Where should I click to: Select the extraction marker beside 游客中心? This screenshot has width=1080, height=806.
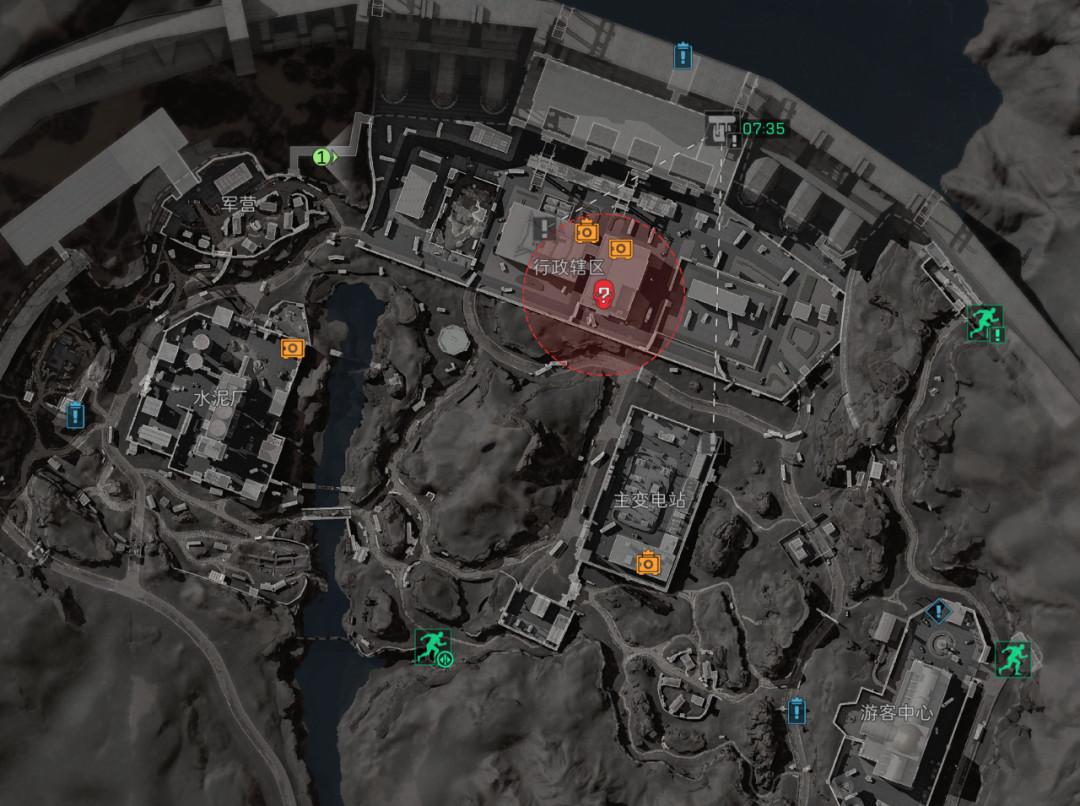[x=1012, y=658]
